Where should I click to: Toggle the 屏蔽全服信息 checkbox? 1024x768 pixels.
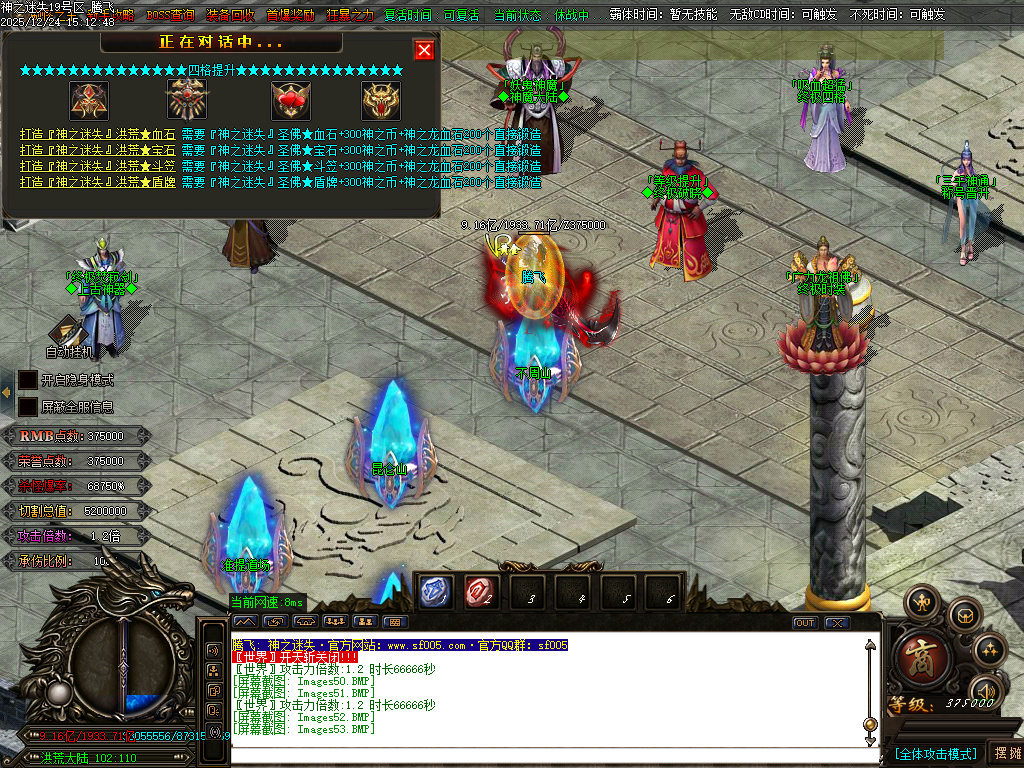tap(28, 407)
